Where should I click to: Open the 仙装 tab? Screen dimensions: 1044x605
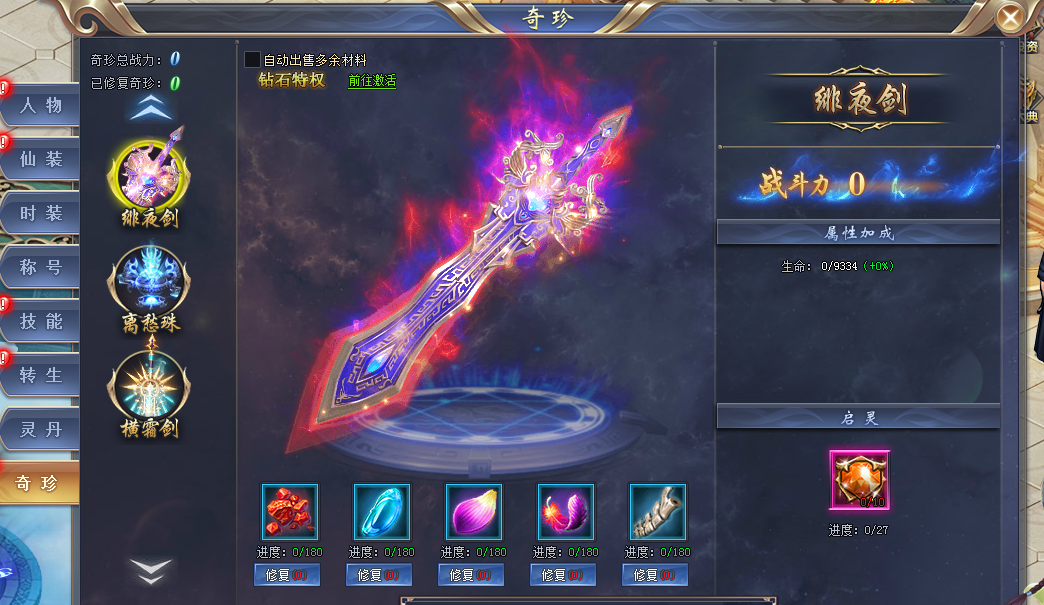pos(40,159)
